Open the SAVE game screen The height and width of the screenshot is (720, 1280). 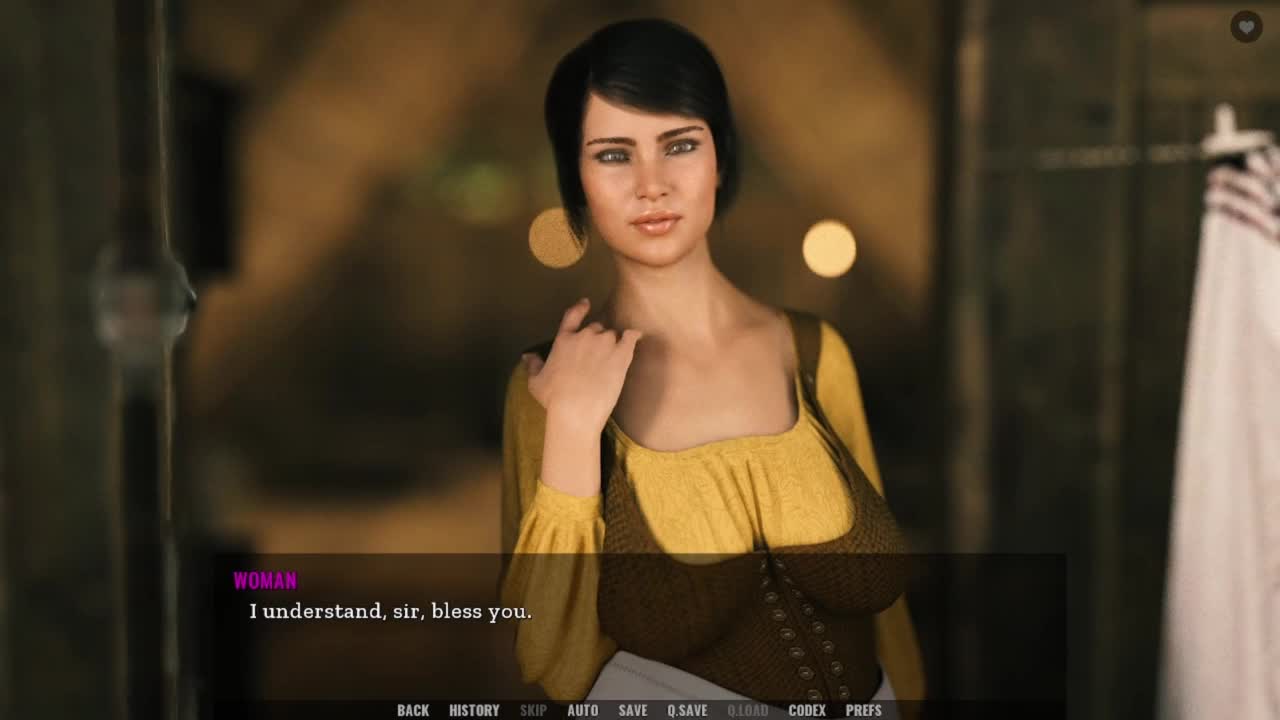click(632, 710)
